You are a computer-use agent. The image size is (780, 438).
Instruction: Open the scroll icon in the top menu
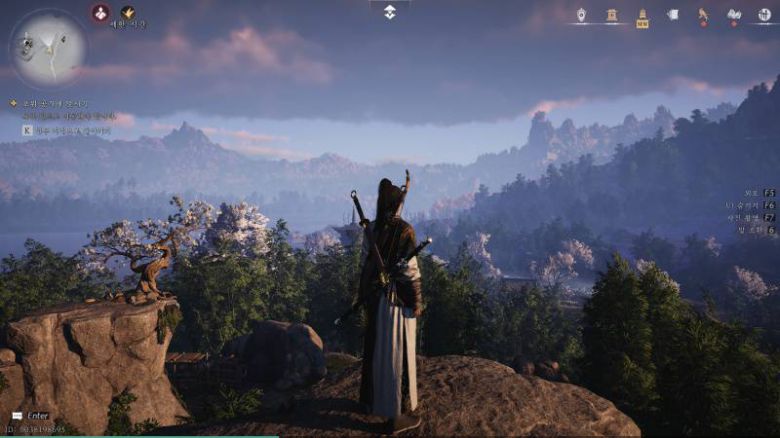pos(673,15)
